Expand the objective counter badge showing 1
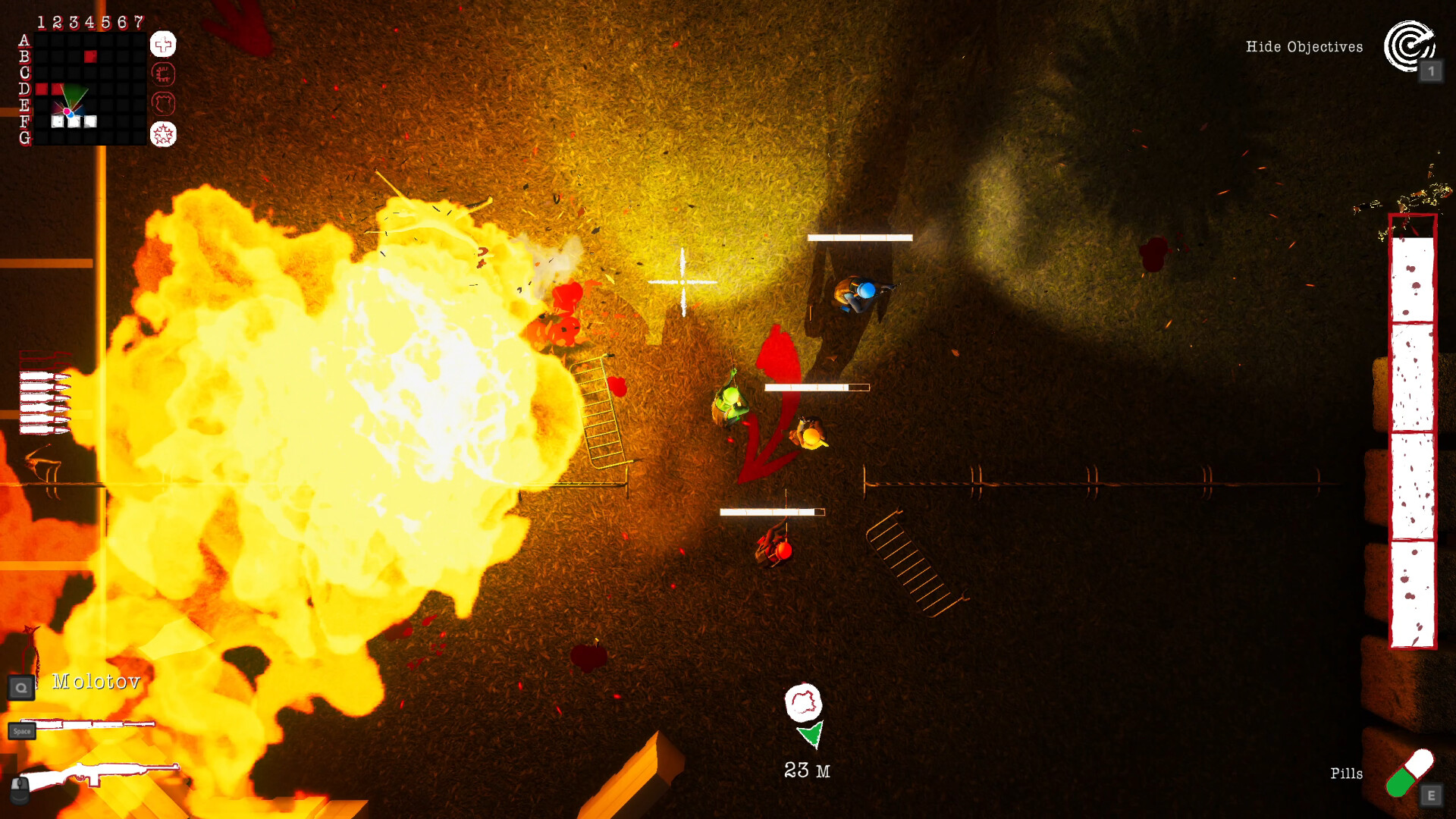The image size is (1456, 819). point(1432,71)
